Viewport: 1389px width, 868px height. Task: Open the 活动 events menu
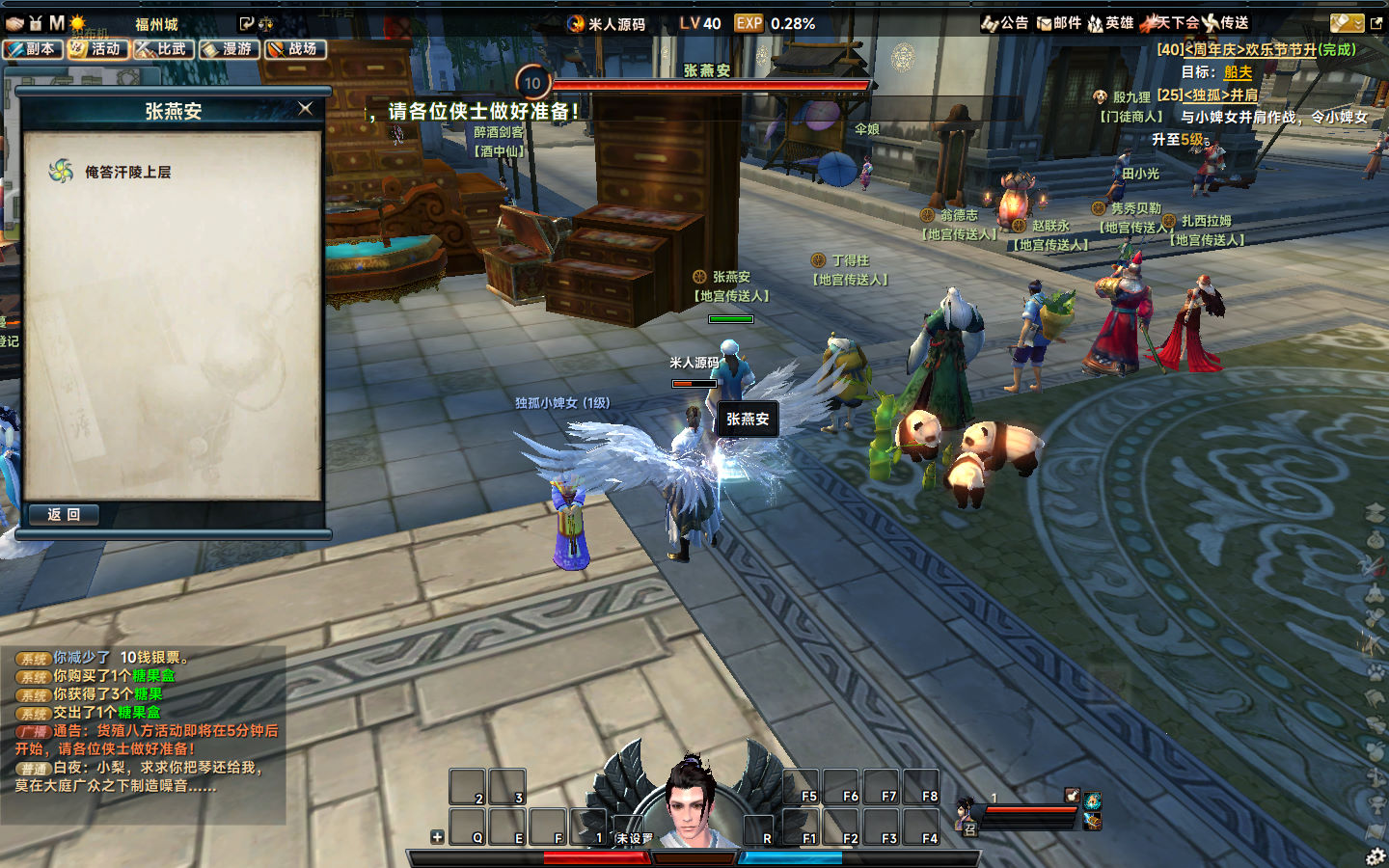coord(98,48)
